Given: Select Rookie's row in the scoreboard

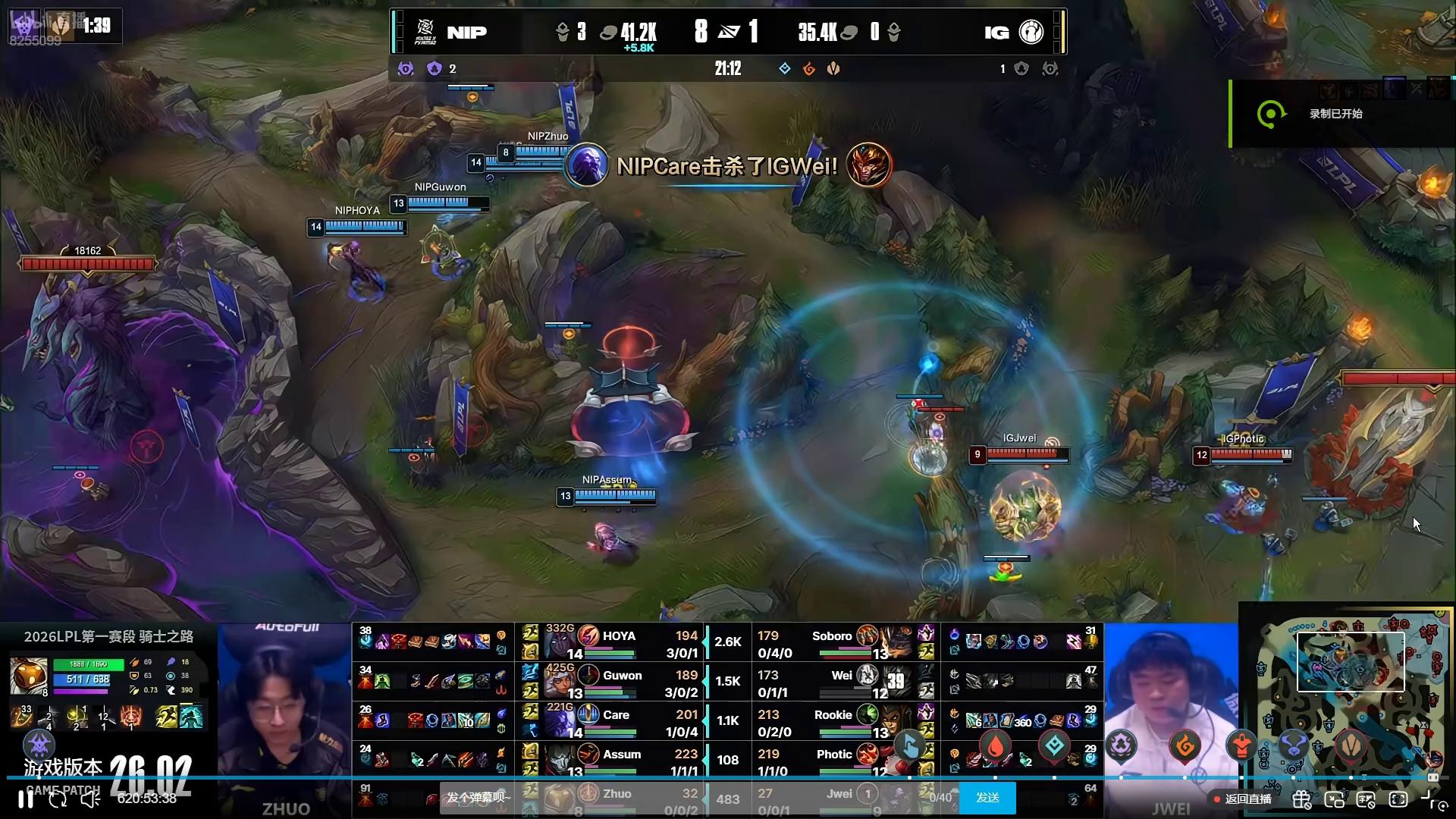Looking at the screenshot, I should pyautogui.click(x=833, y=721).
